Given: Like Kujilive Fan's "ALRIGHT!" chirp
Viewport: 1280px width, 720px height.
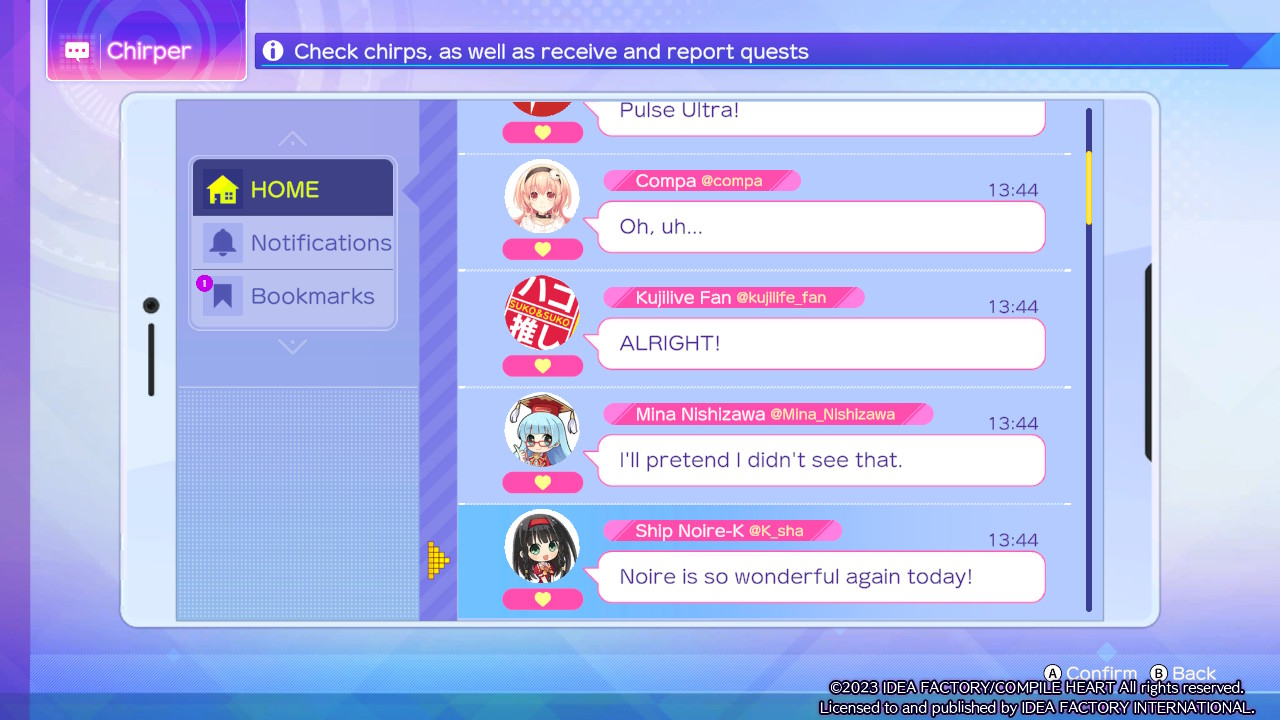Looking at the screenshot, I should click(x=542, y=366).
